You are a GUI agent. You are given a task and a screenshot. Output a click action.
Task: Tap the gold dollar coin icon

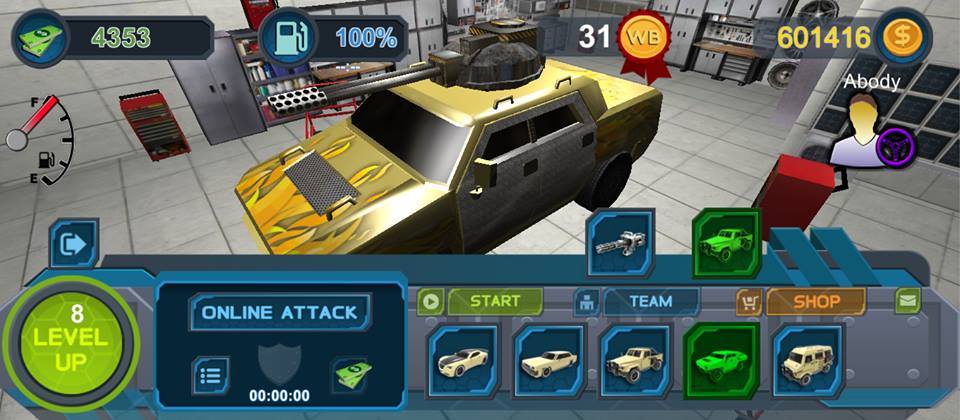(x=903, y=38)
